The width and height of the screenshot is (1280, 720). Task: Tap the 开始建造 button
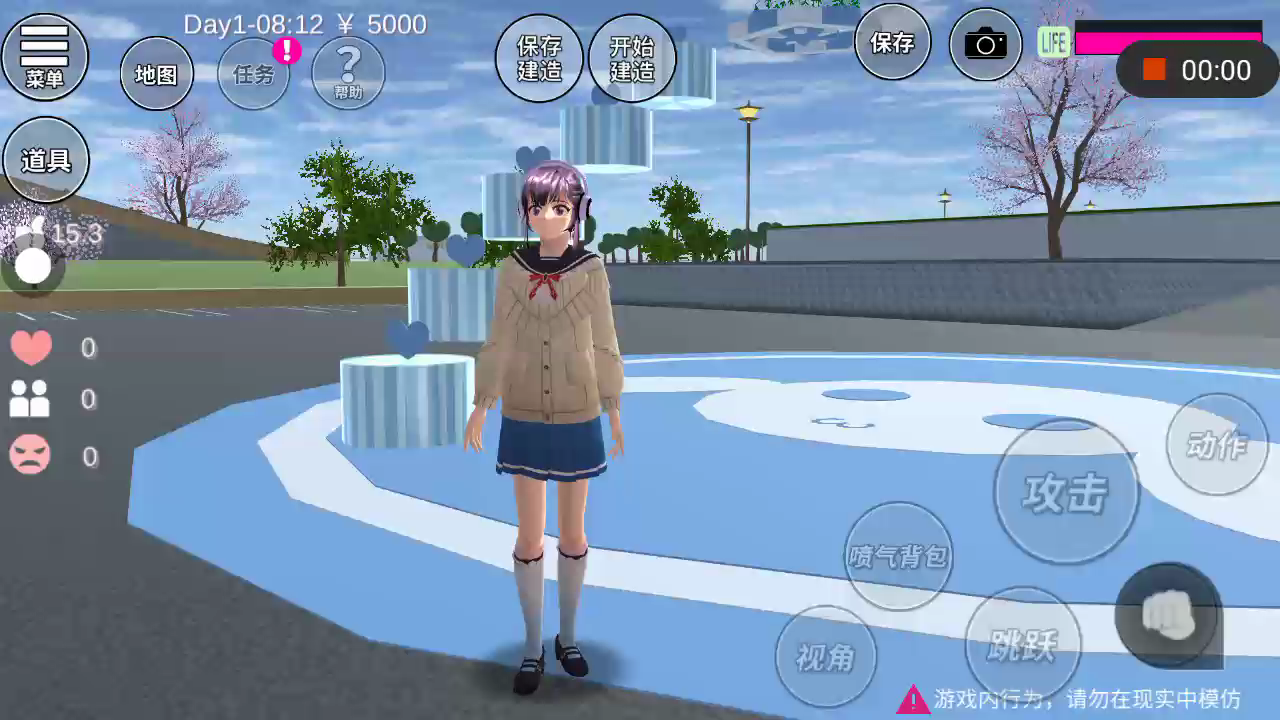[632, 58]
